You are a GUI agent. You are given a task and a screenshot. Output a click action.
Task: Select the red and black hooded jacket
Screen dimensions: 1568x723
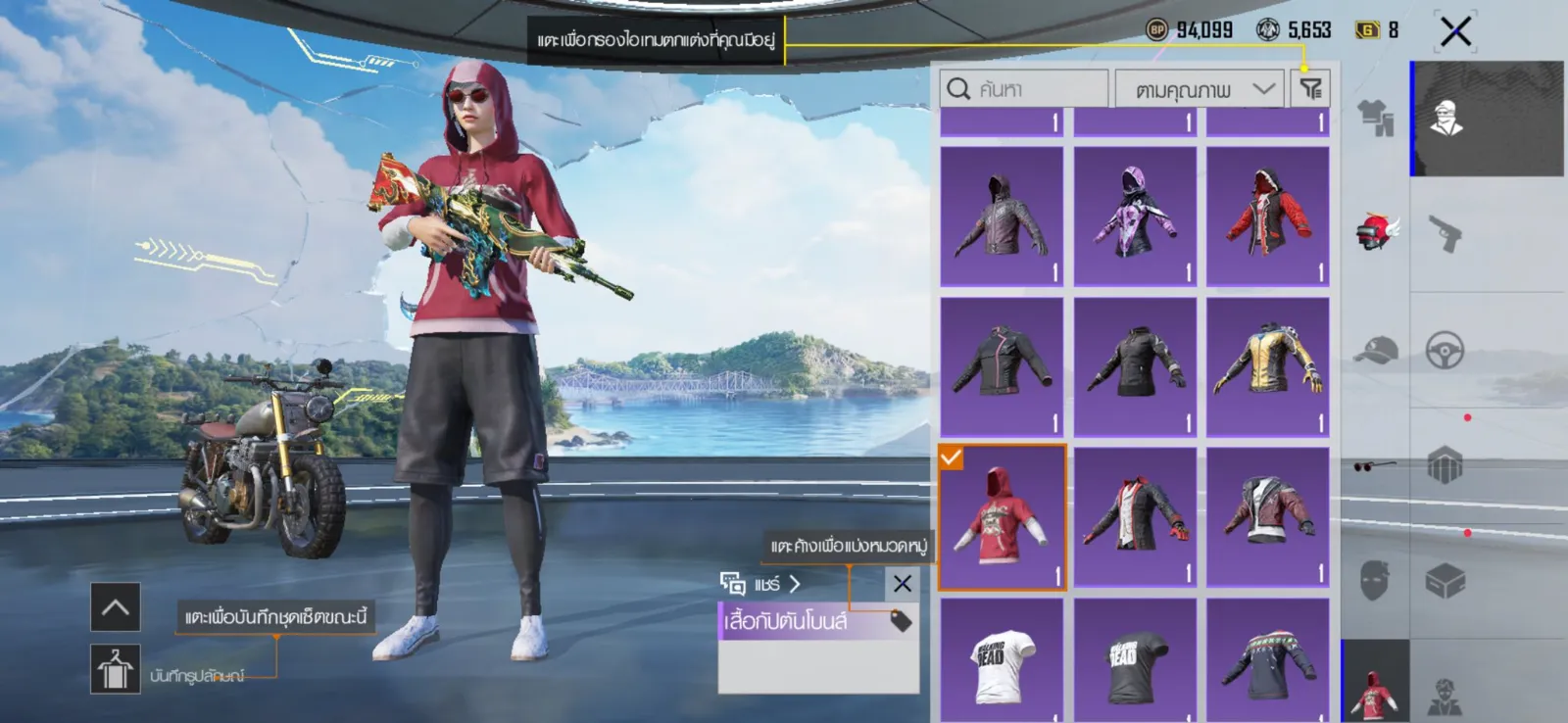(1267, 217)
